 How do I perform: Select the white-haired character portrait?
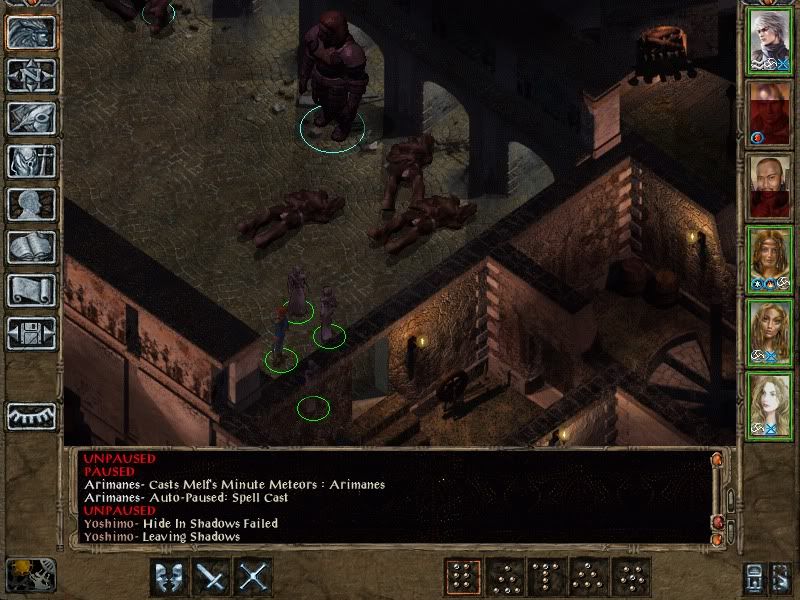tap(769, 42)
